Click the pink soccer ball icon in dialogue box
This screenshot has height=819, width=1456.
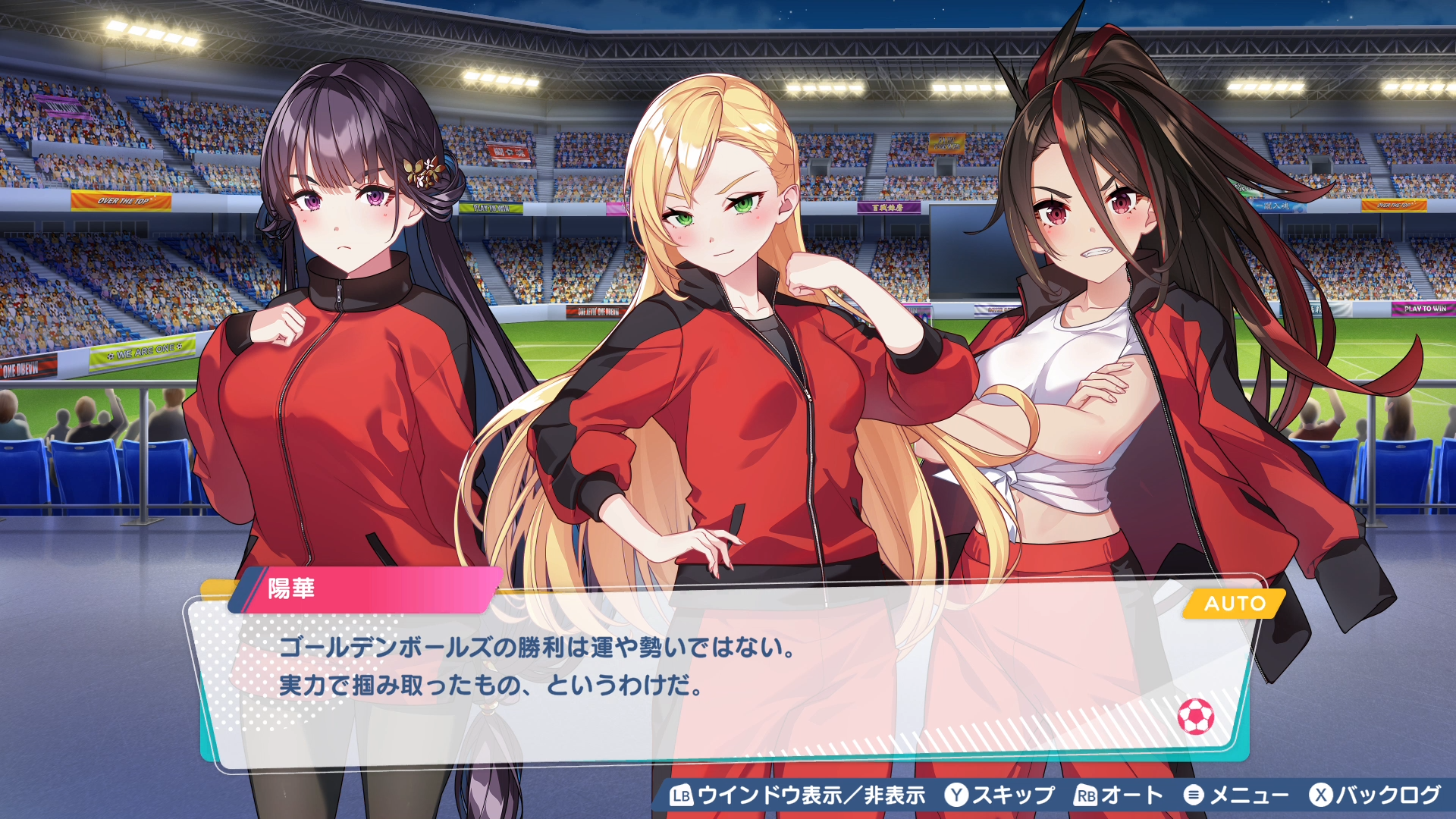[1195, 716]
